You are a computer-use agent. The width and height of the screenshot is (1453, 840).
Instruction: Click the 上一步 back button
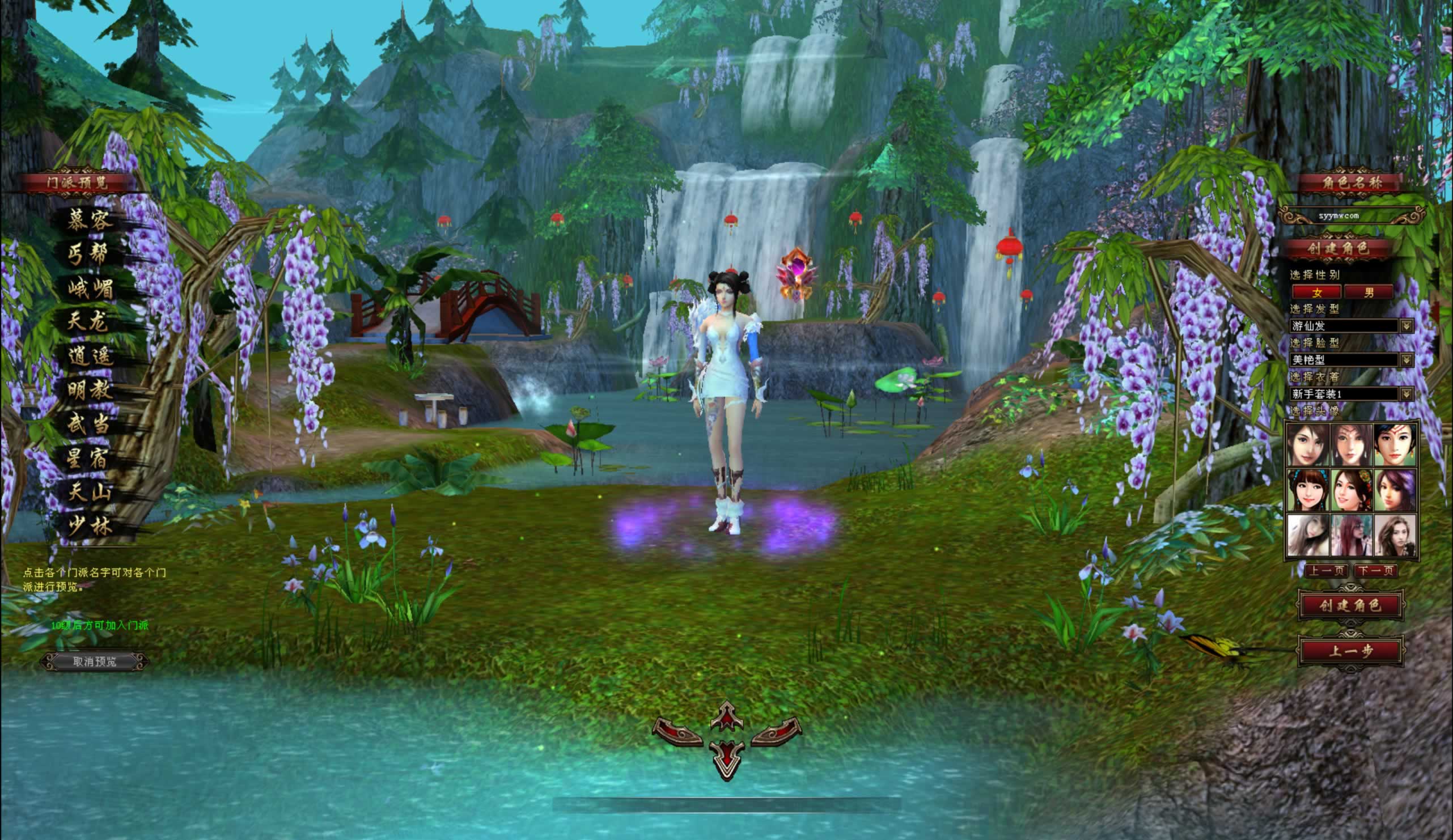[x=1350, y=651]
